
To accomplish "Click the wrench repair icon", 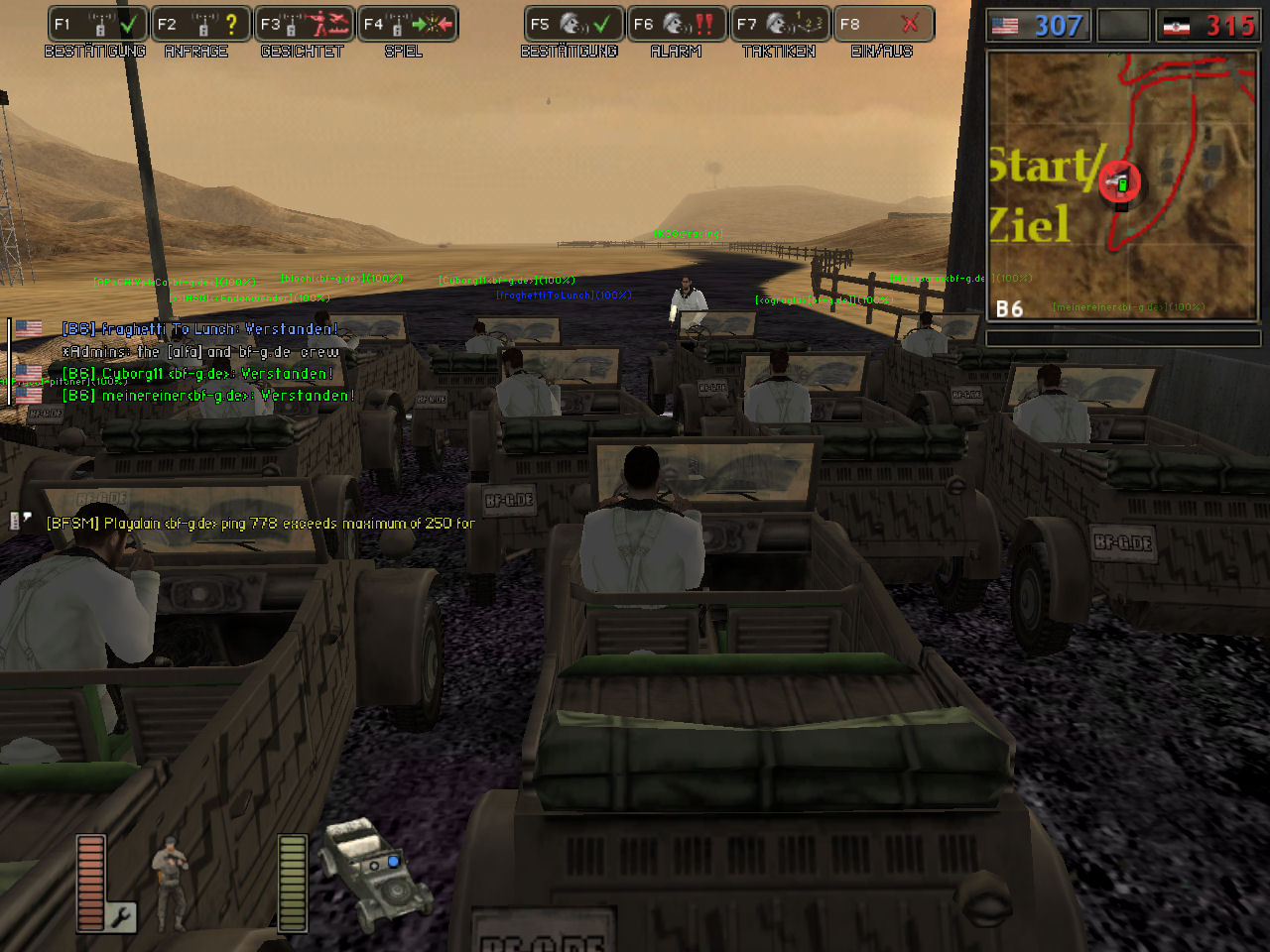I will (121, 917).
